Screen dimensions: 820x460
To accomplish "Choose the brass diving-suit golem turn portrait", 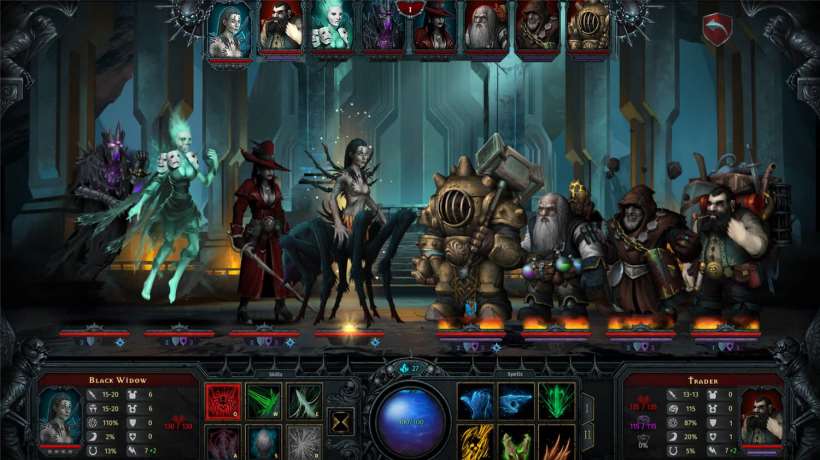I will point(588,27).
